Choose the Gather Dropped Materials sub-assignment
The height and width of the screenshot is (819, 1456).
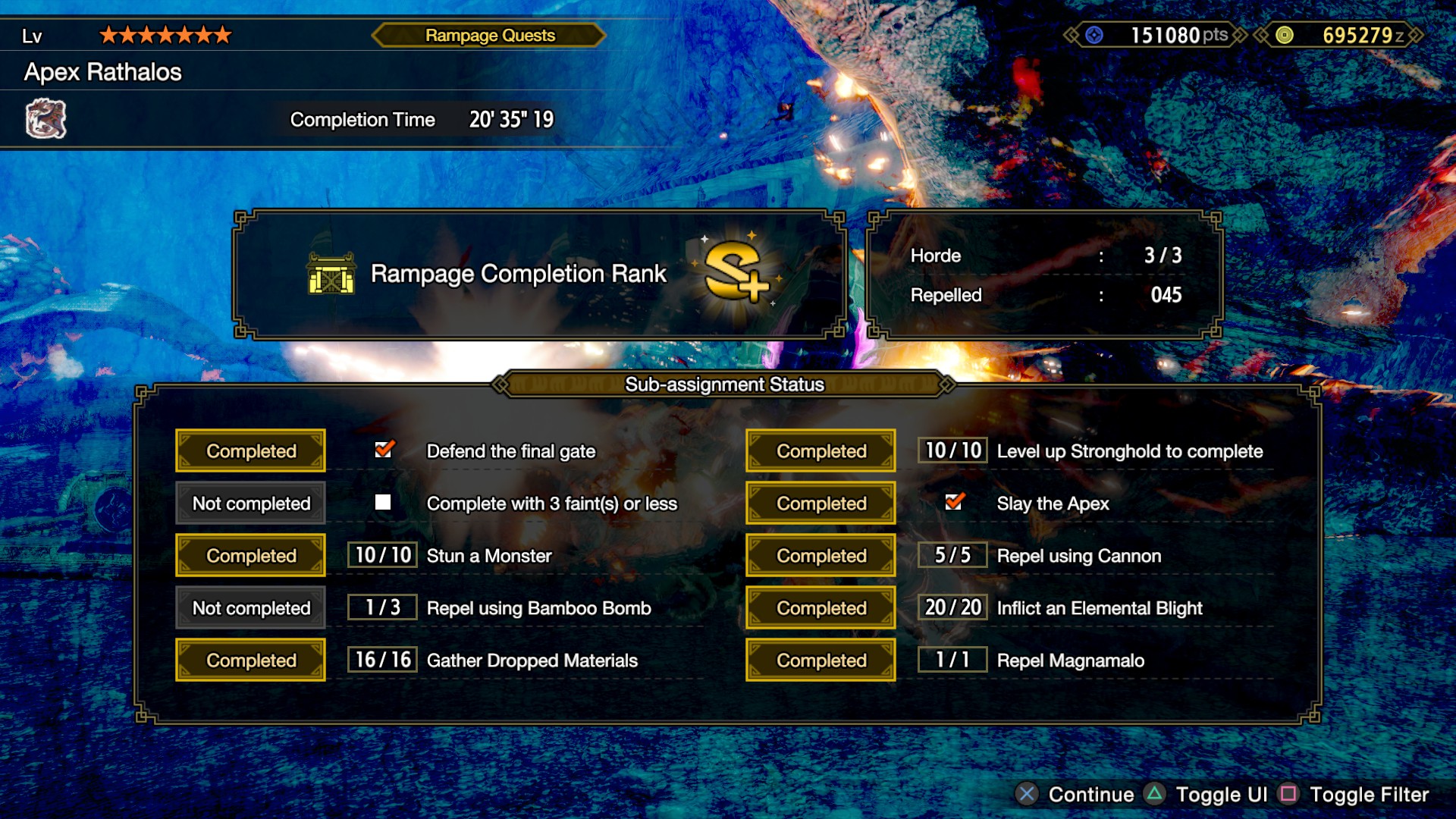pyautogui.click(x=532, y=661)
